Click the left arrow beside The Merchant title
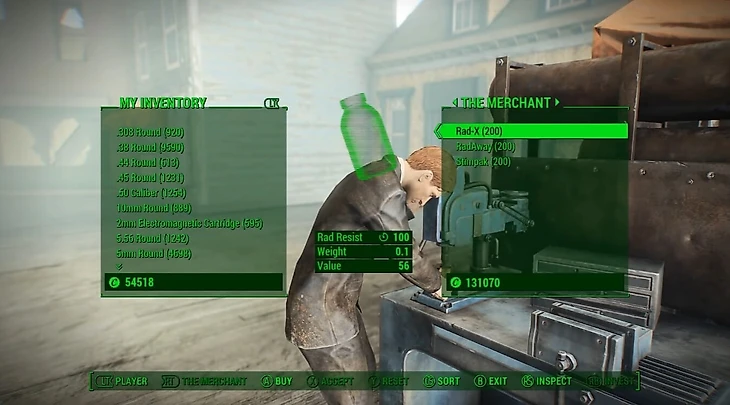Screen dimensions: 730x405 click(x=455, y=102)
